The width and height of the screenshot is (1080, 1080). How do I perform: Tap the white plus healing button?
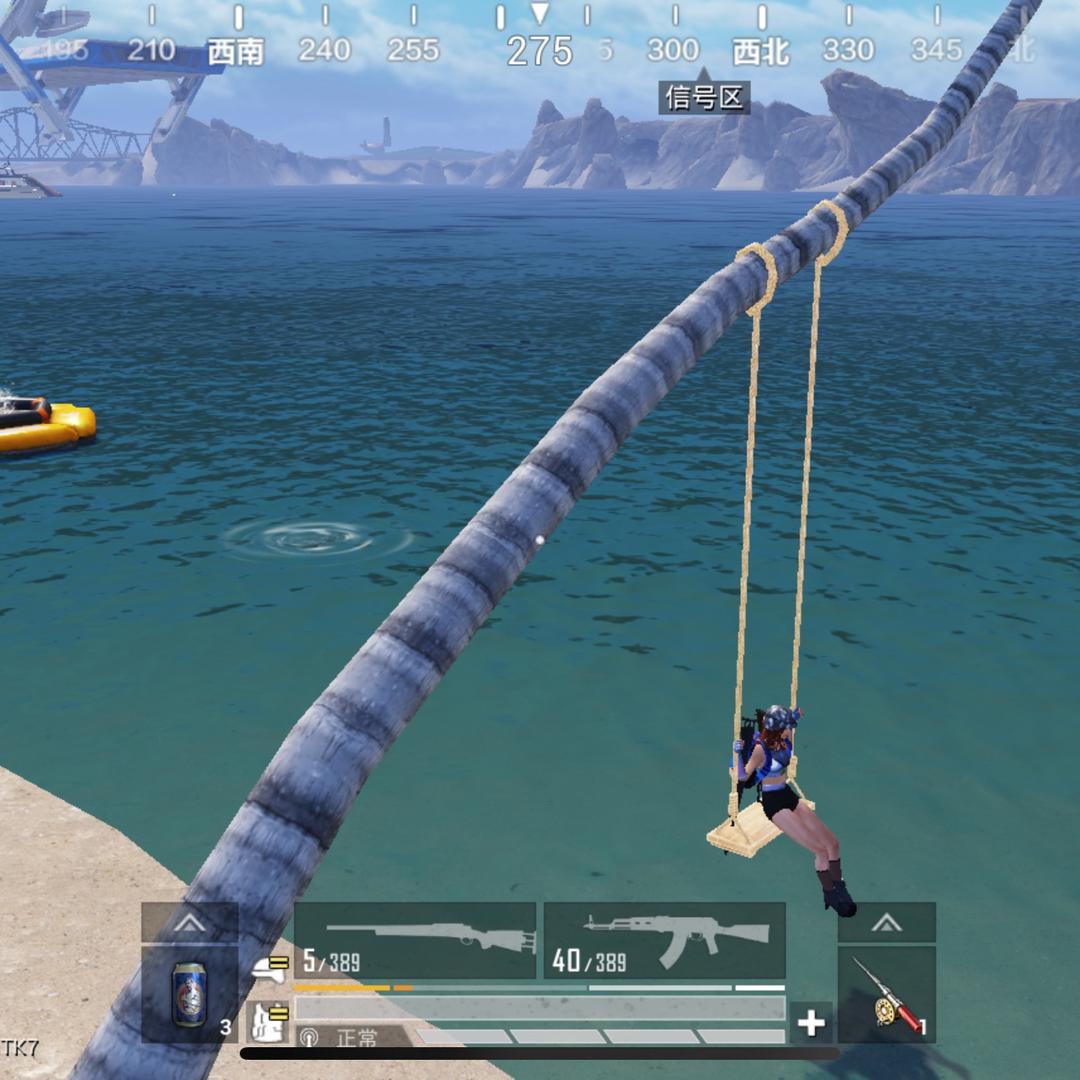[x=811, y=1023]
